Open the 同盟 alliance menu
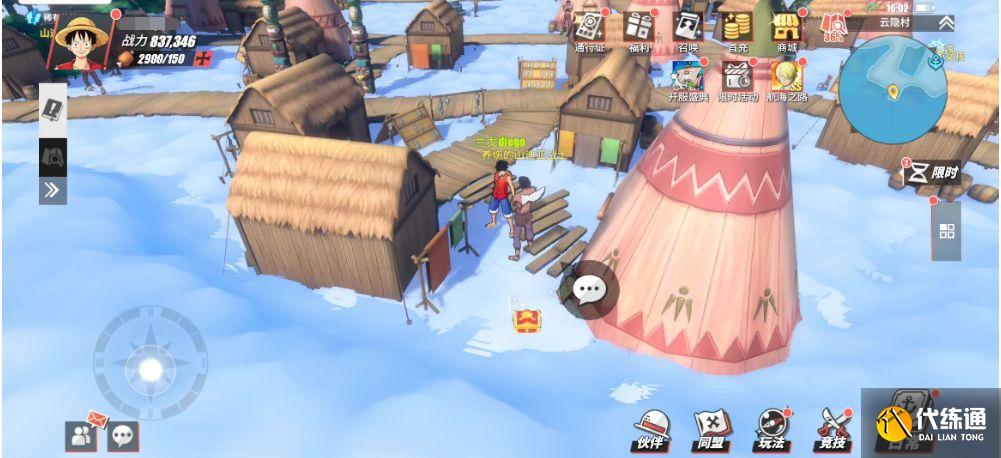This screenshot has width=1001, height=458. point(711,428)
